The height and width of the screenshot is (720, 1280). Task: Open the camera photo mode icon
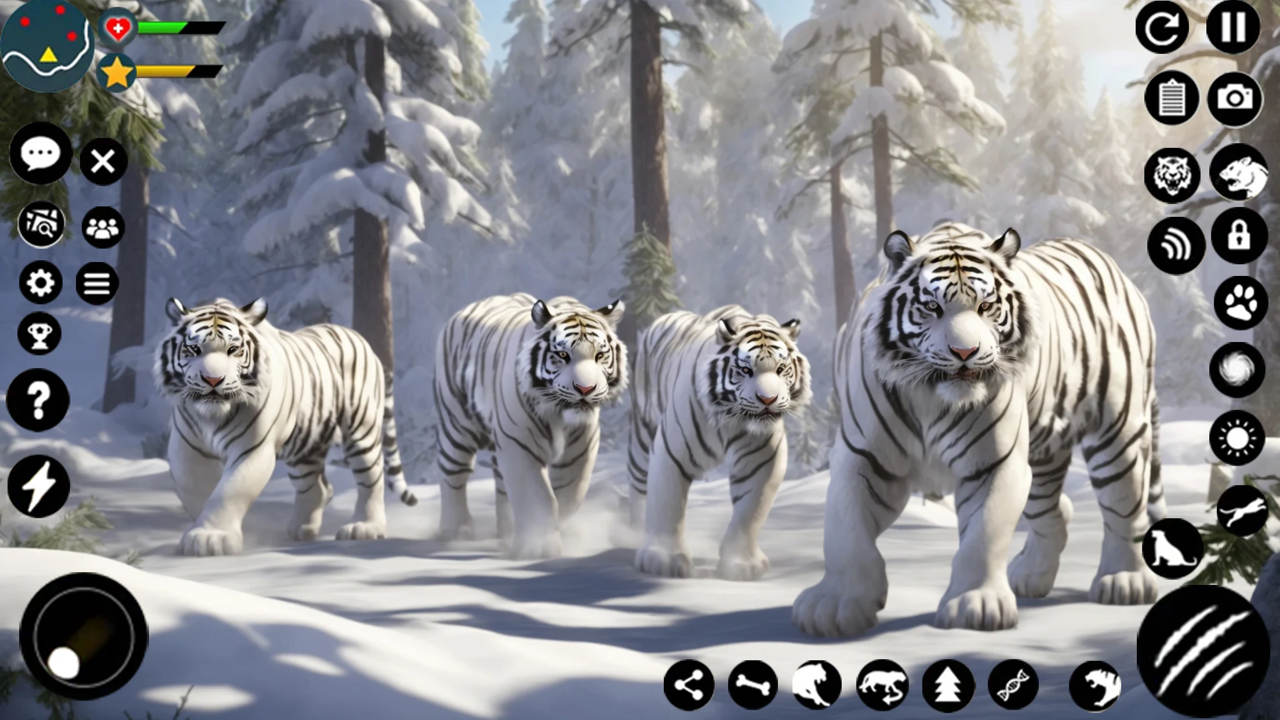click(x=1236, y=97)
